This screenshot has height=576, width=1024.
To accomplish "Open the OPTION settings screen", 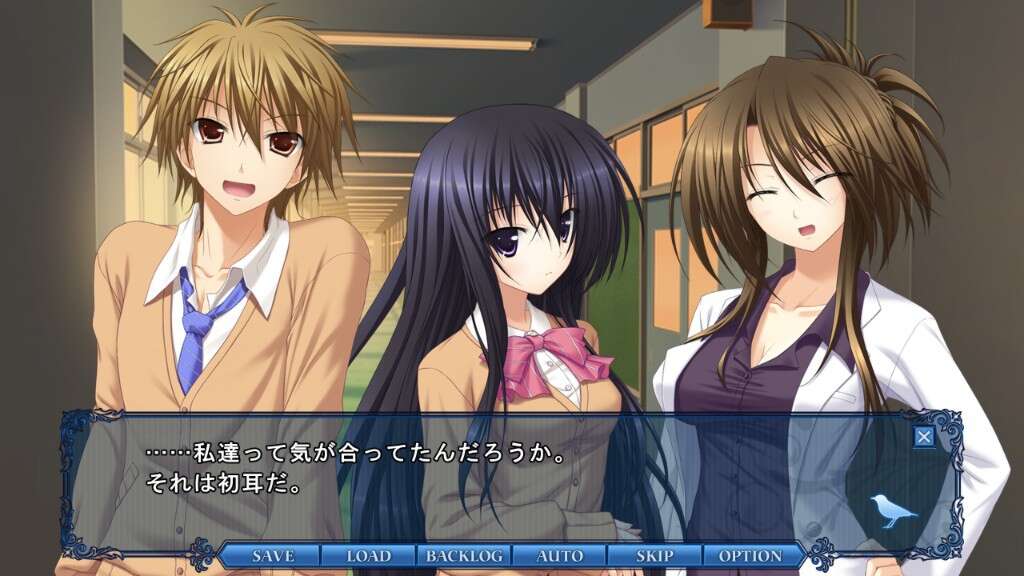I will tap(750, 556).
